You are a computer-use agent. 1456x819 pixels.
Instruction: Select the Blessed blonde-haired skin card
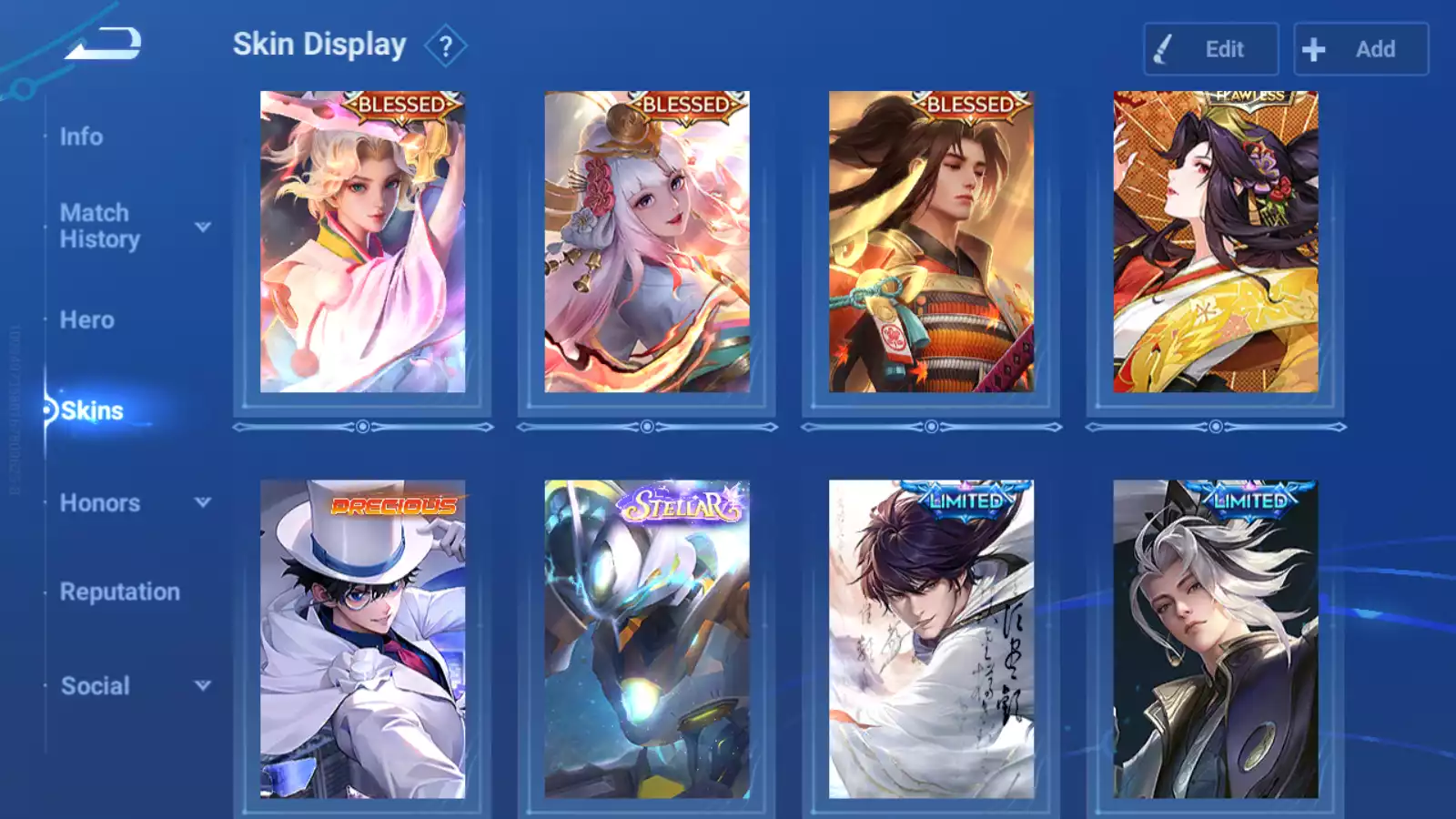[362, 242]
